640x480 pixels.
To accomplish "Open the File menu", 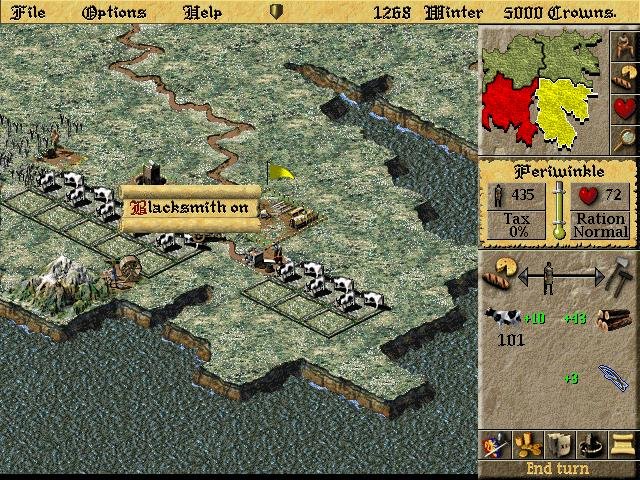I will pos(27,12).
